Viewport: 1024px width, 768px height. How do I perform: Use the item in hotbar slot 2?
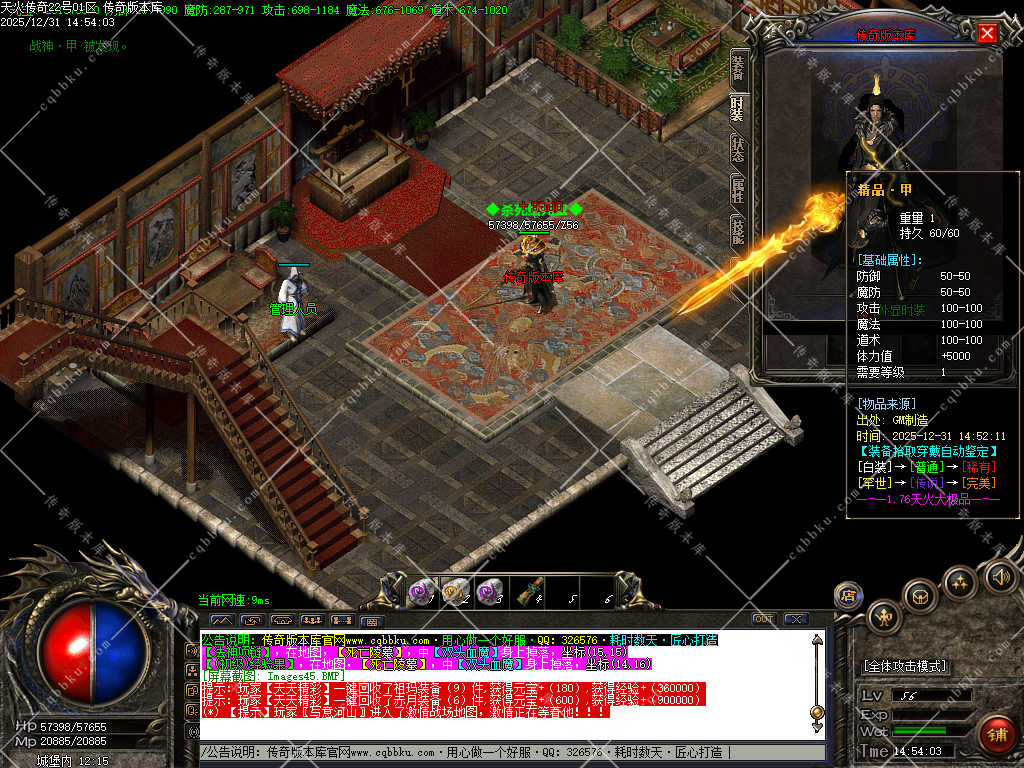(454, 593)
